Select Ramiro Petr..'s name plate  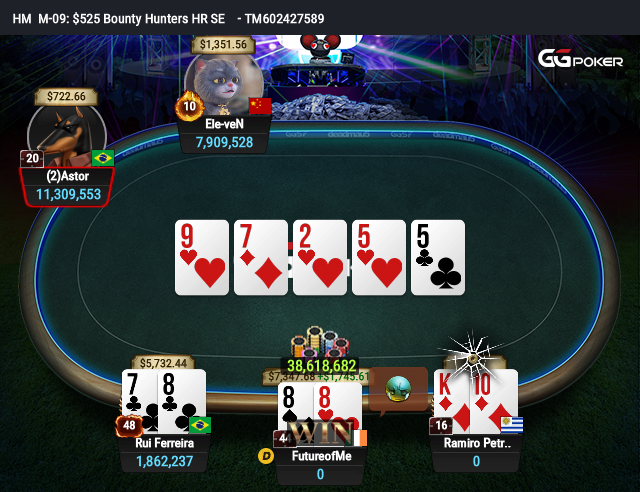click(476, 452)
